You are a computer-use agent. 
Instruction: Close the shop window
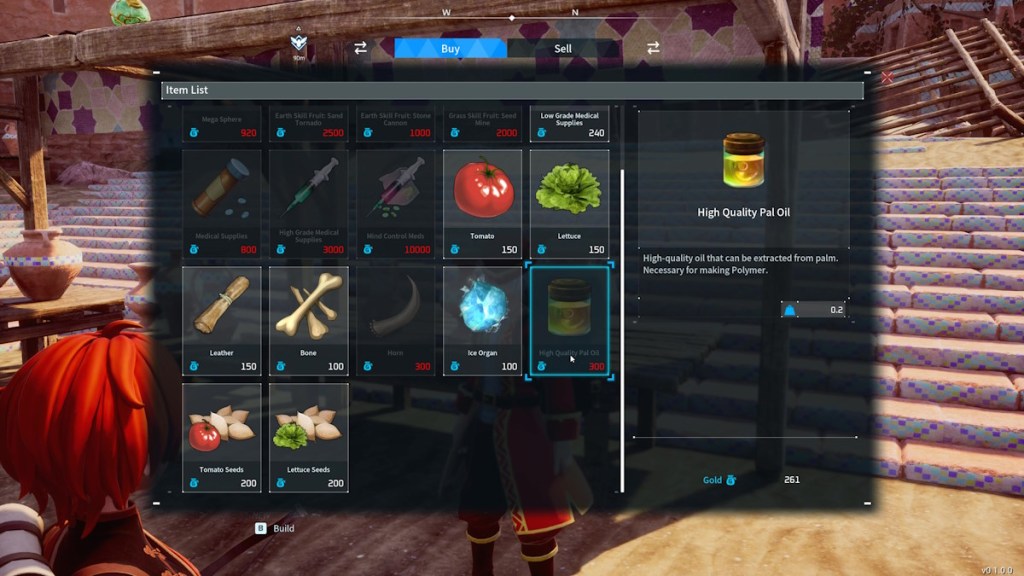pos(886,77)
